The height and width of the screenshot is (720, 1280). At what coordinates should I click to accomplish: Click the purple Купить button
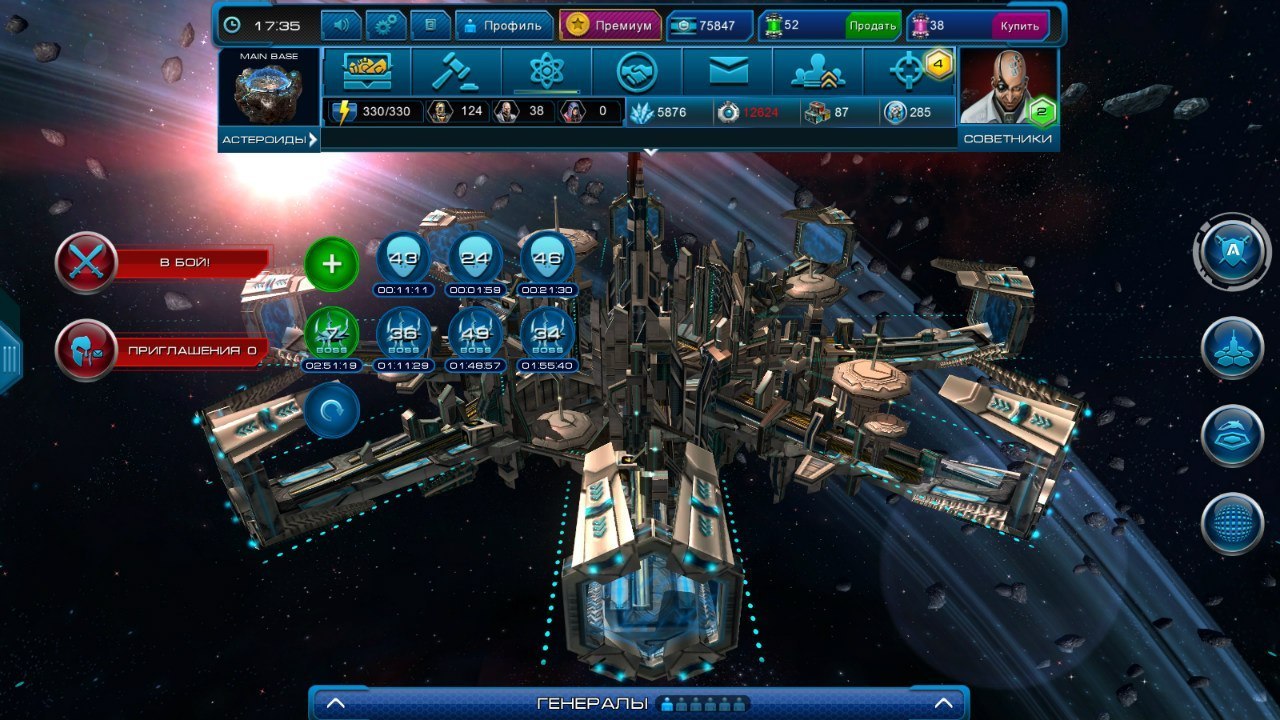pyautogui.click(x=1019, y=25)
